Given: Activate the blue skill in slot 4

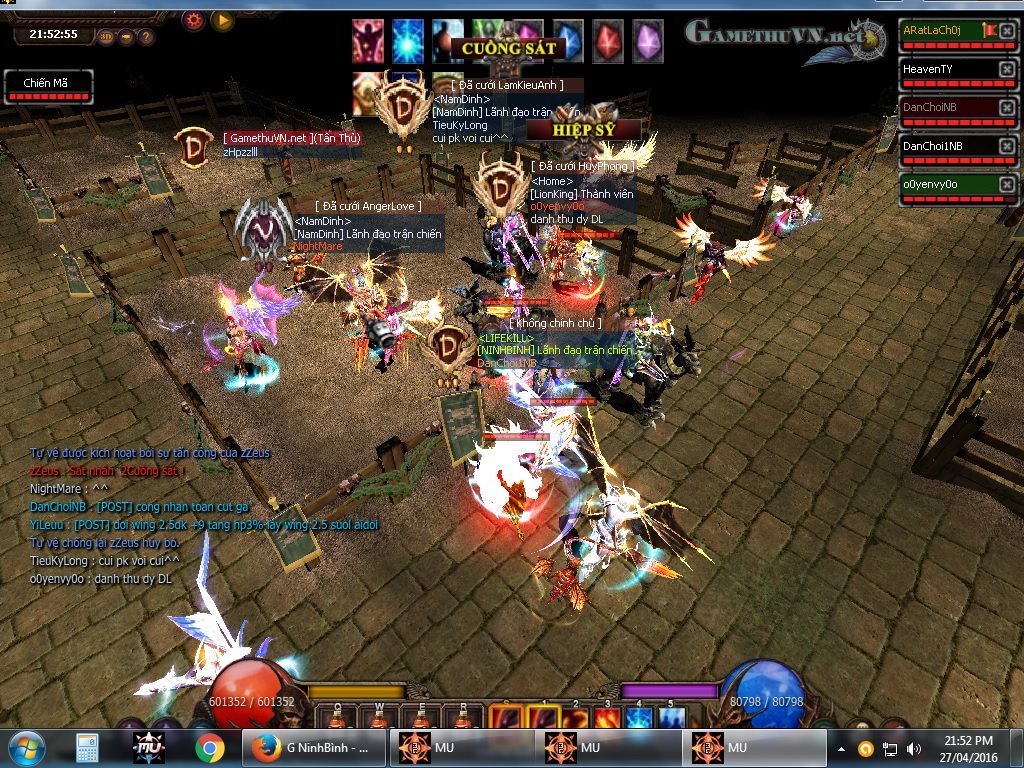Looking at the screenshot, I should (639, 718).
